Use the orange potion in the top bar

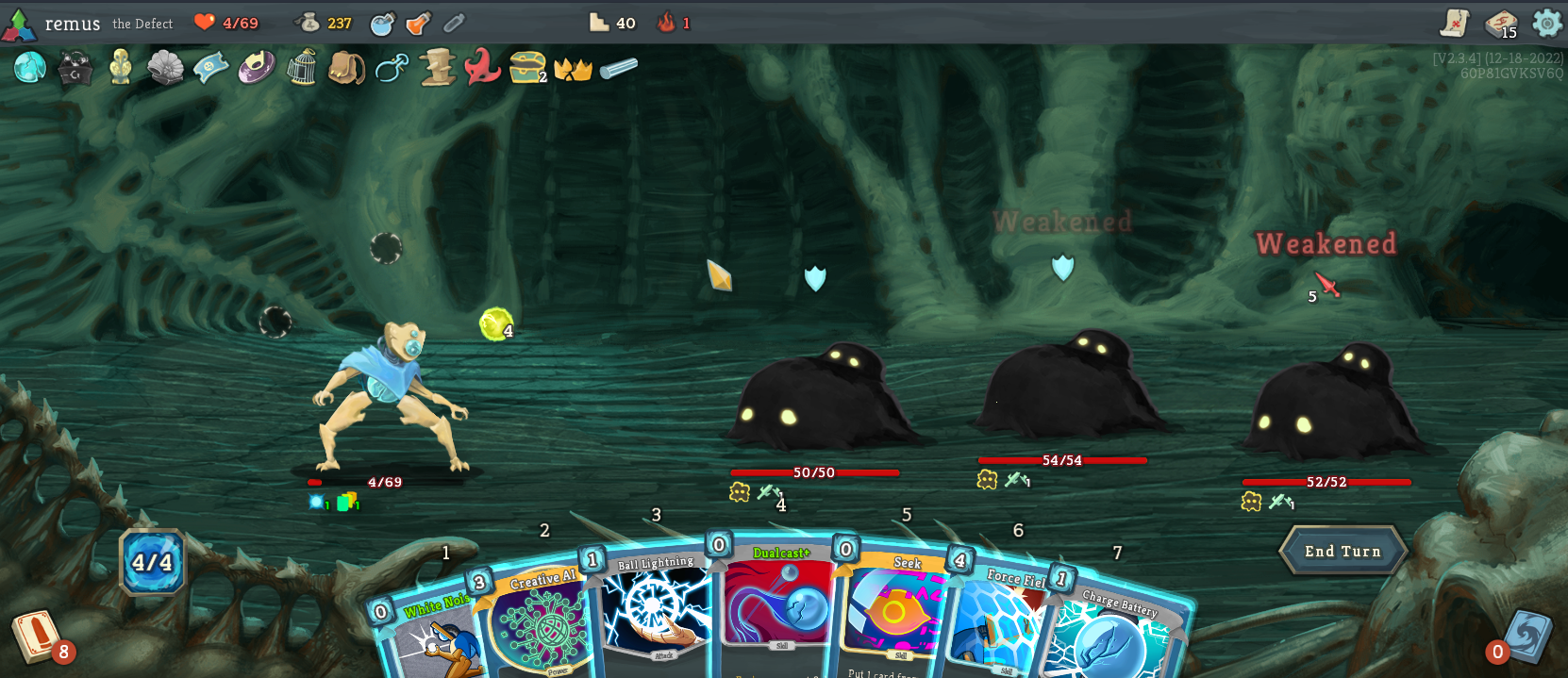click(418, 24)
